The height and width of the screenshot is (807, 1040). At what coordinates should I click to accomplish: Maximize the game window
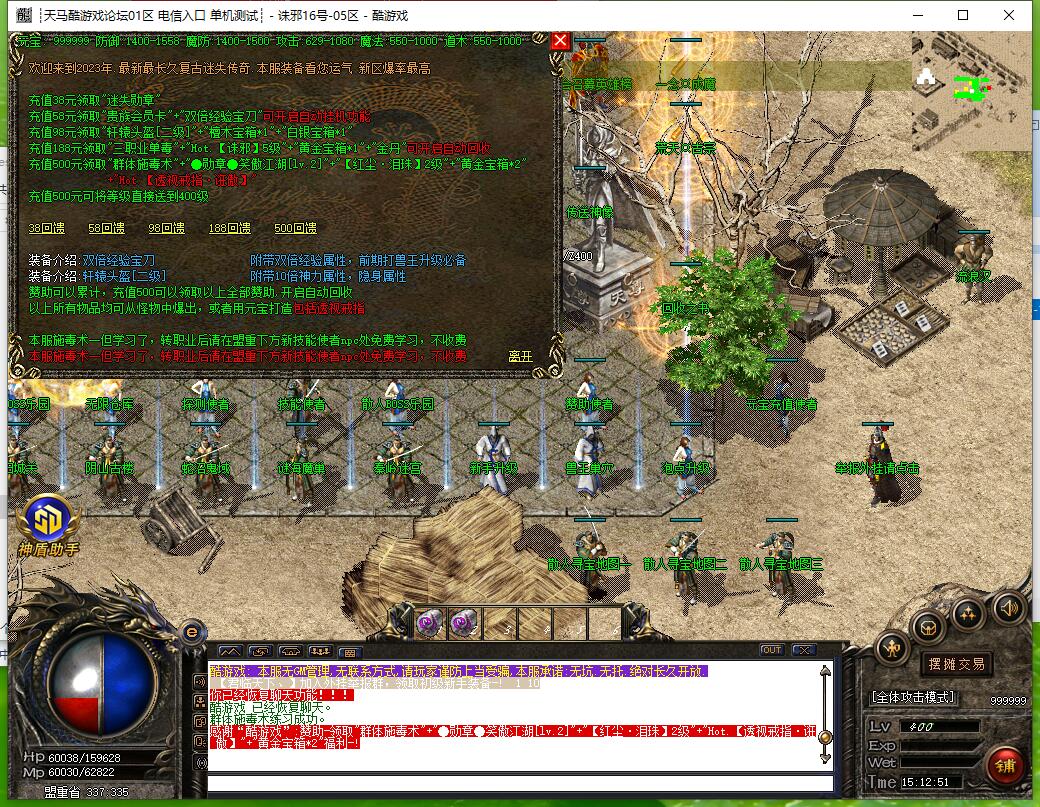963,15
